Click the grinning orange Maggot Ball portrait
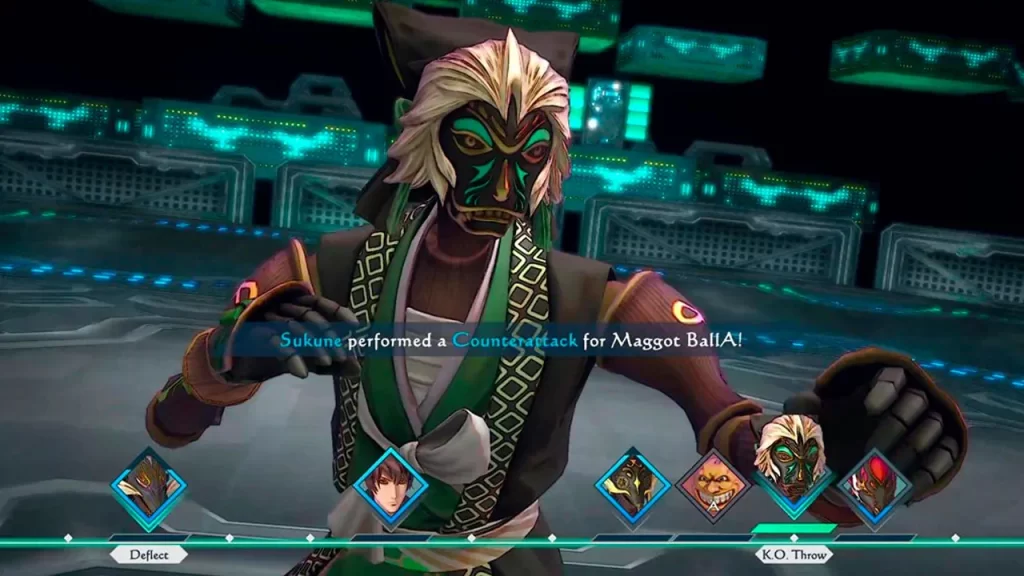 pyautogui.click(x=713, y=488)
